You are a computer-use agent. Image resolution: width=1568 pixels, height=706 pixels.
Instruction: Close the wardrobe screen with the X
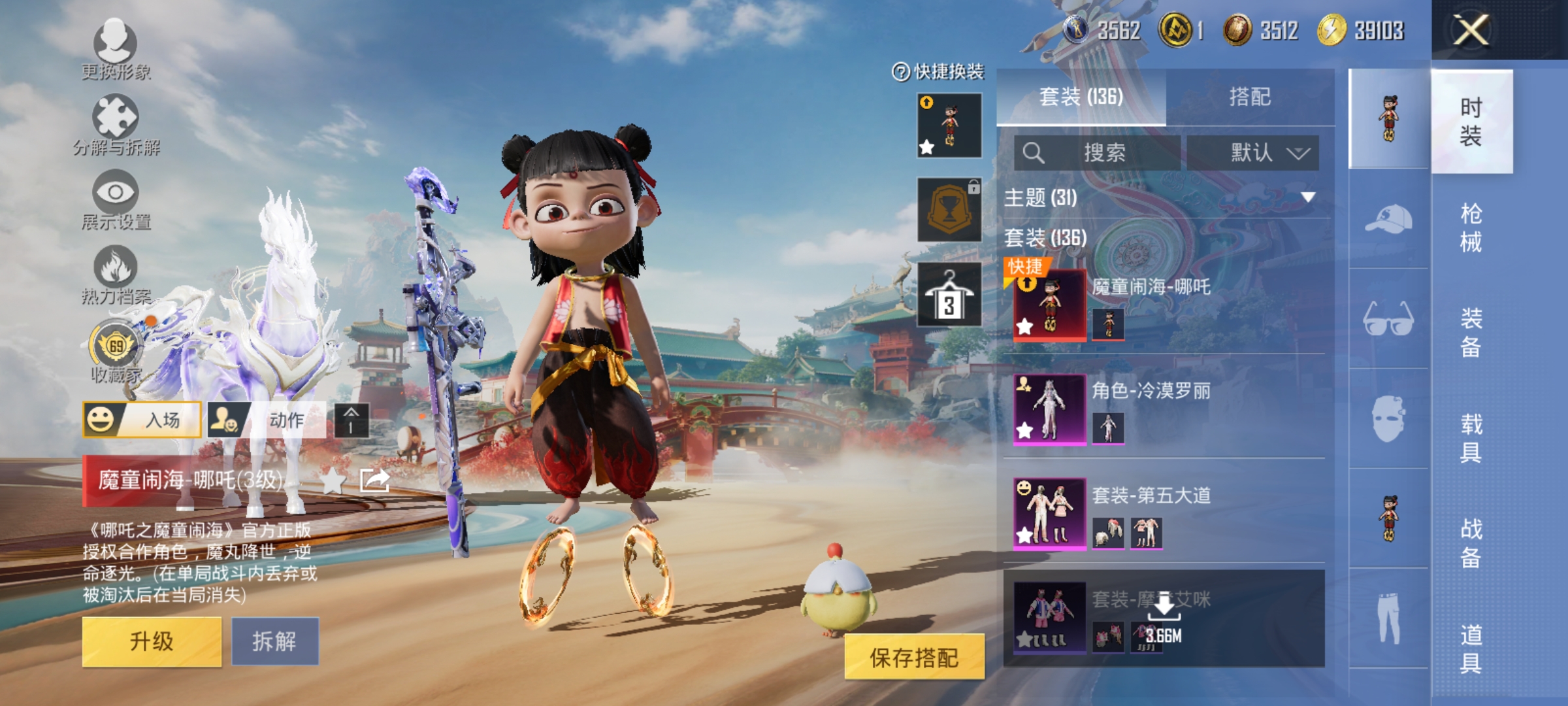click(x=1471, y=30)
